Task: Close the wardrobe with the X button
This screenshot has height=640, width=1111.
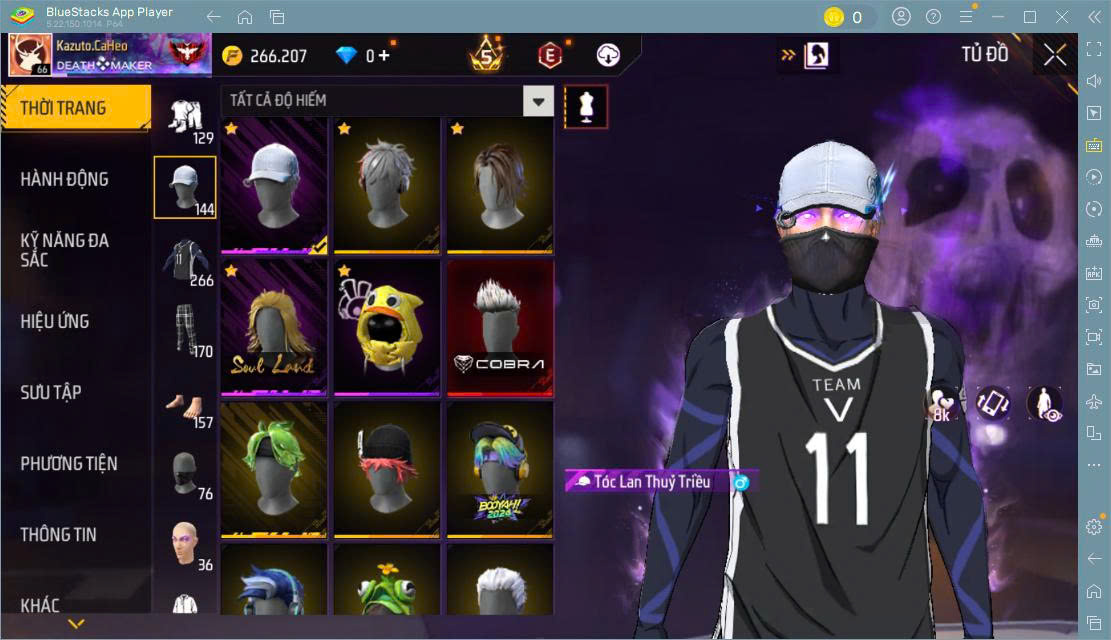Action: (1055, 55)
